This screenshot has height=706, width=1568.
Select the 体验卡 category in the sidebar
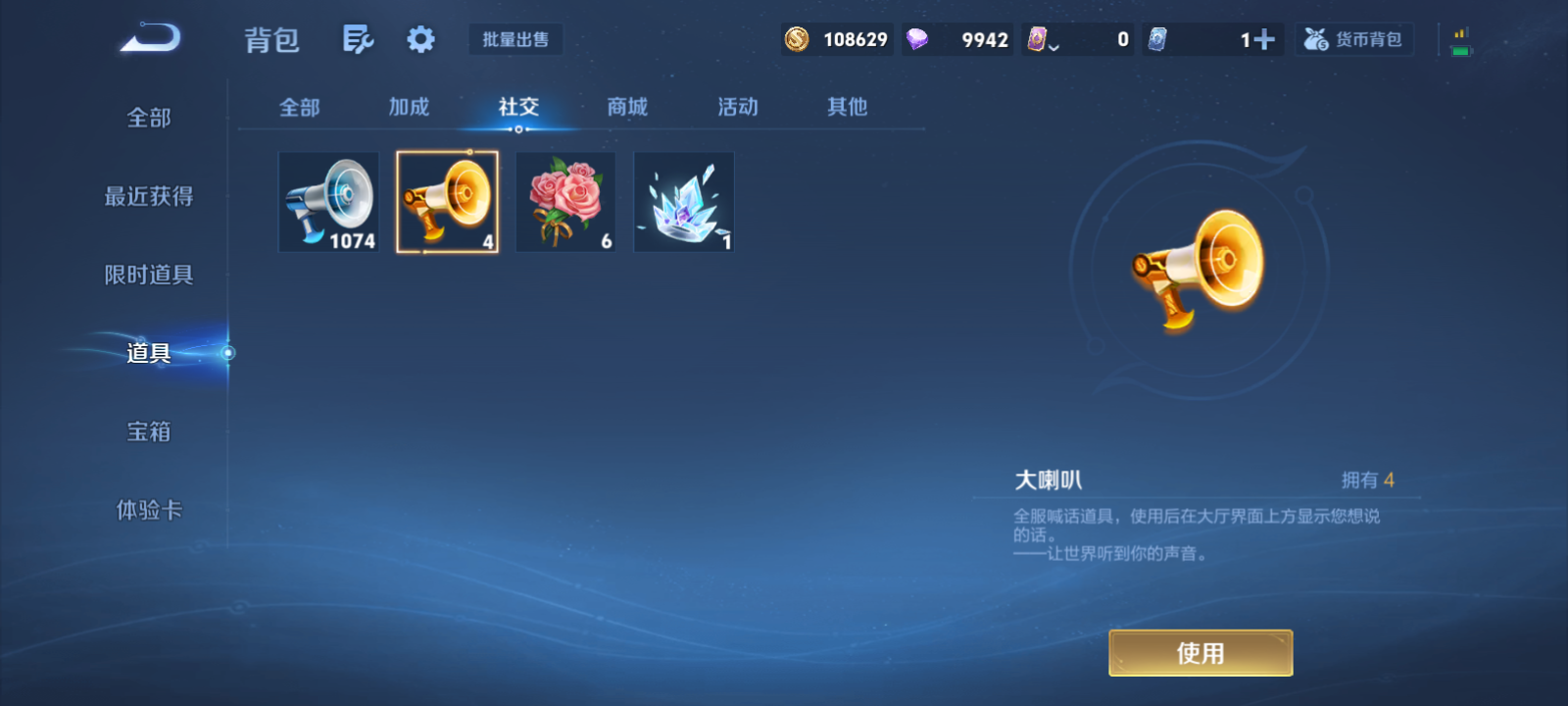[149, 510]
